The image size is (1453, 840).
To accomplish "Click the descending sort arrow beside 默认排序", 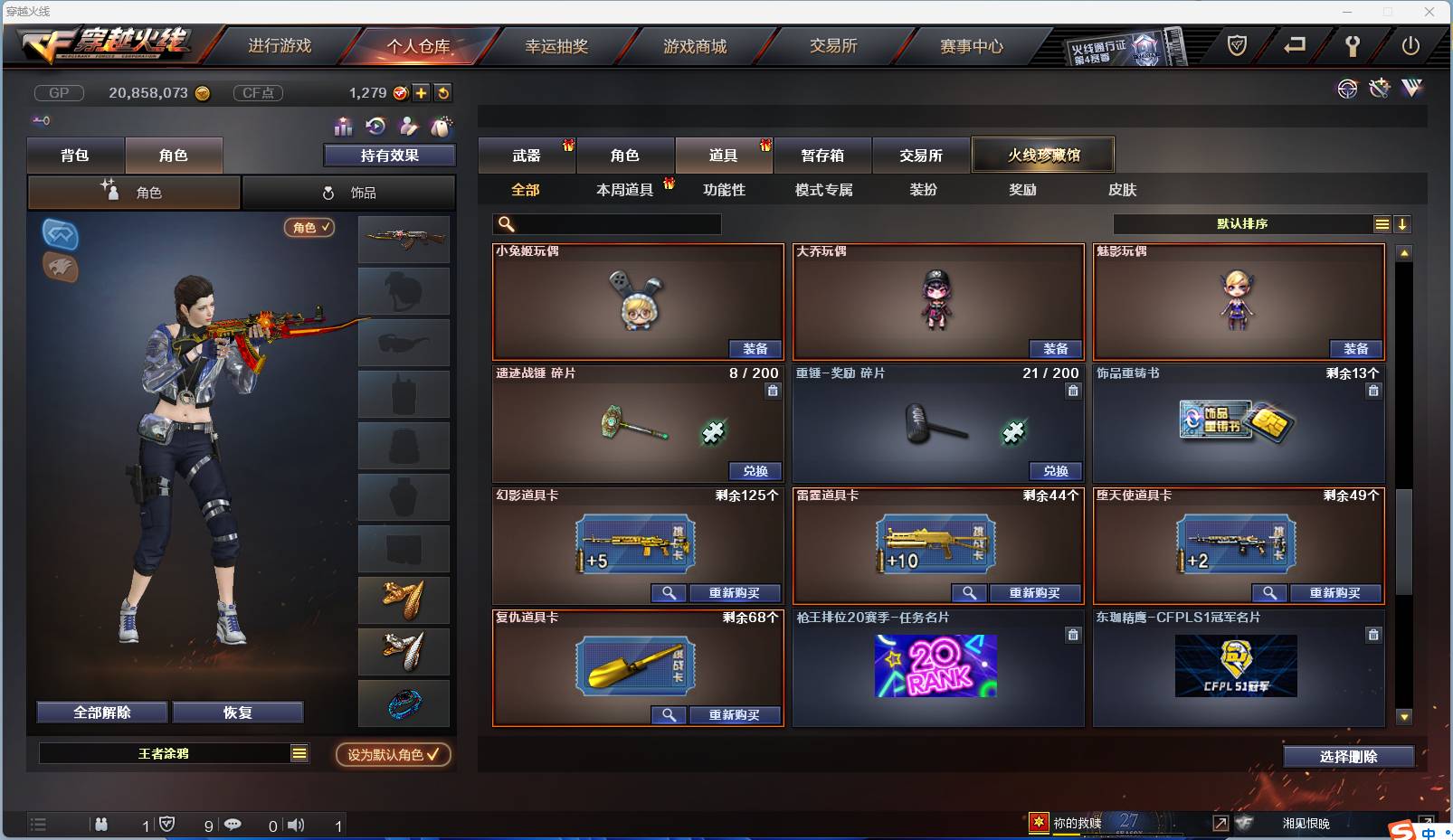I will 1403,223.
